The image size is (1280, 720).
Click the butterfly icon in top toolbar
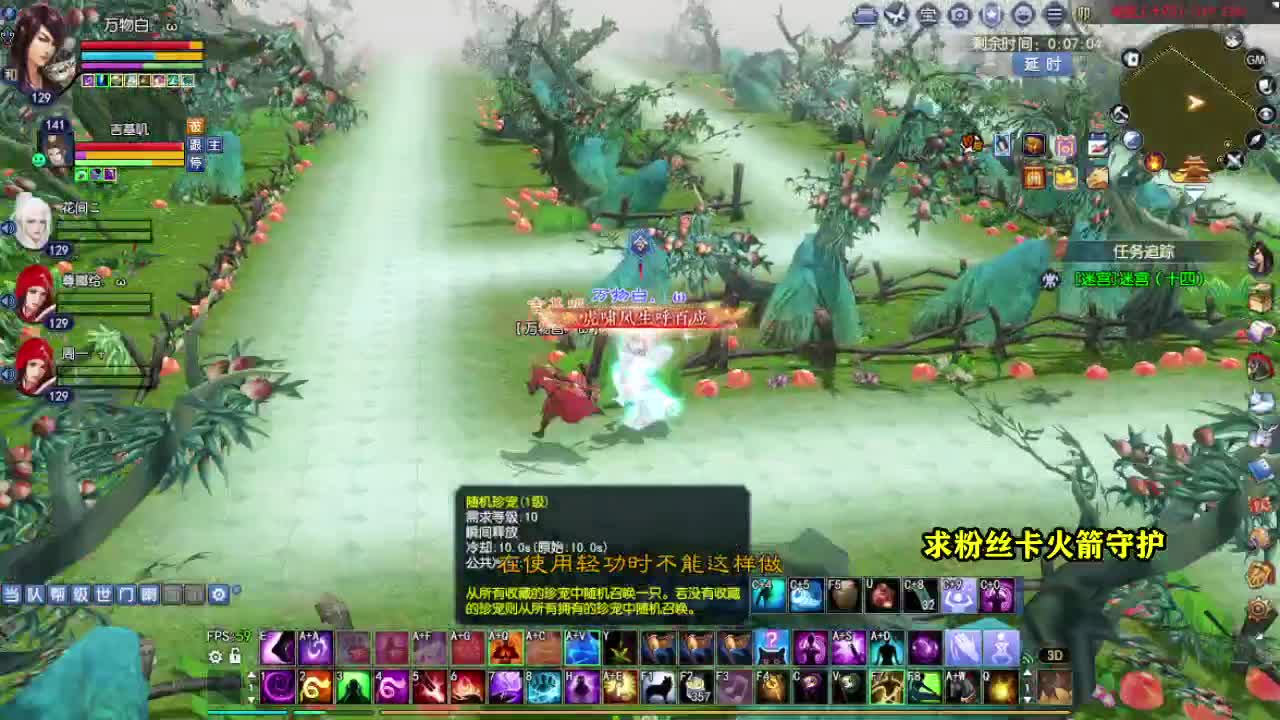point(897,15)
